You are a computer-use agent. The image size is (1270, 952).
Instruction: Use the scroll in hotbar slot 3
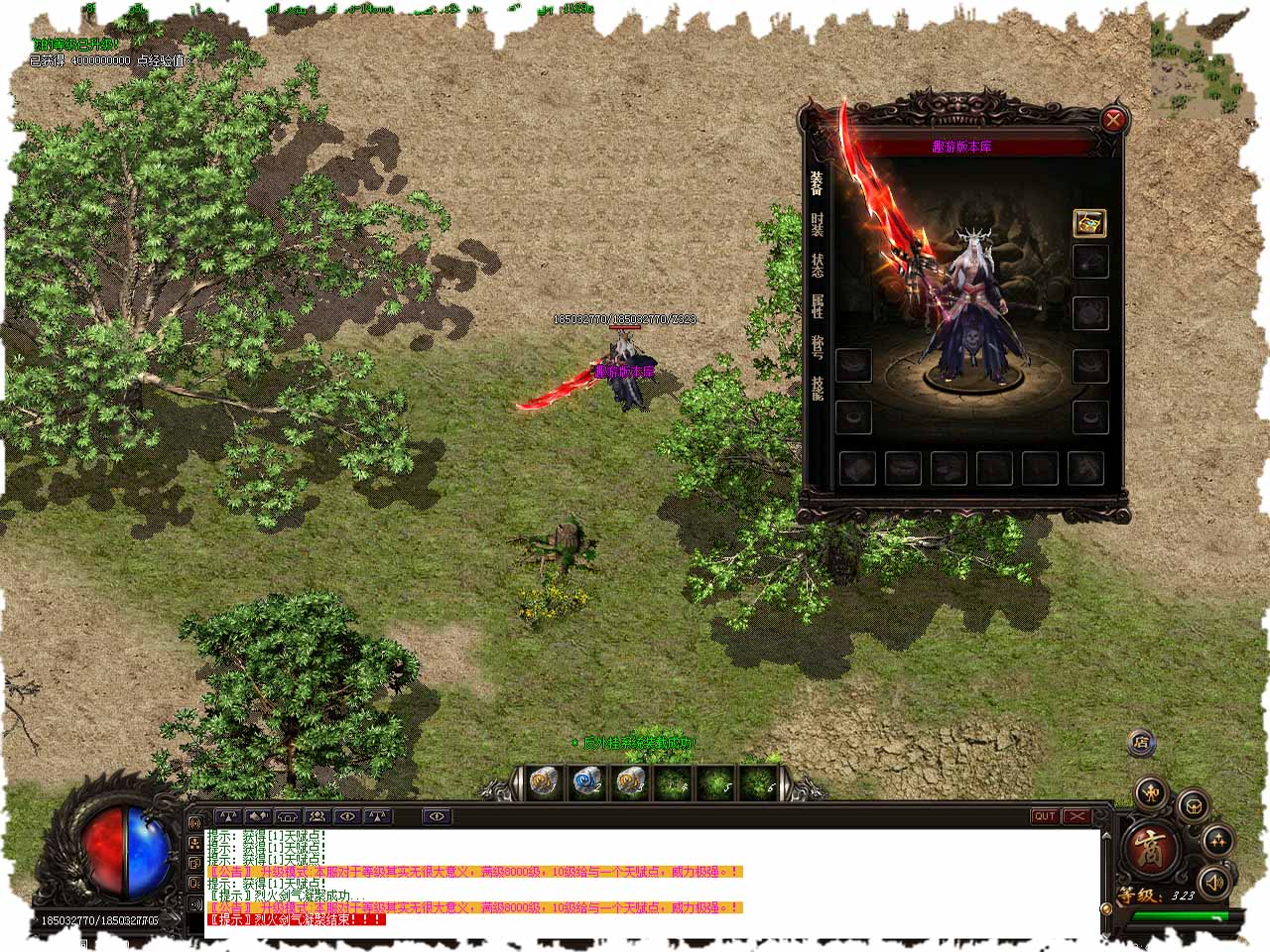pyautogui.click(x=630, y=782)
